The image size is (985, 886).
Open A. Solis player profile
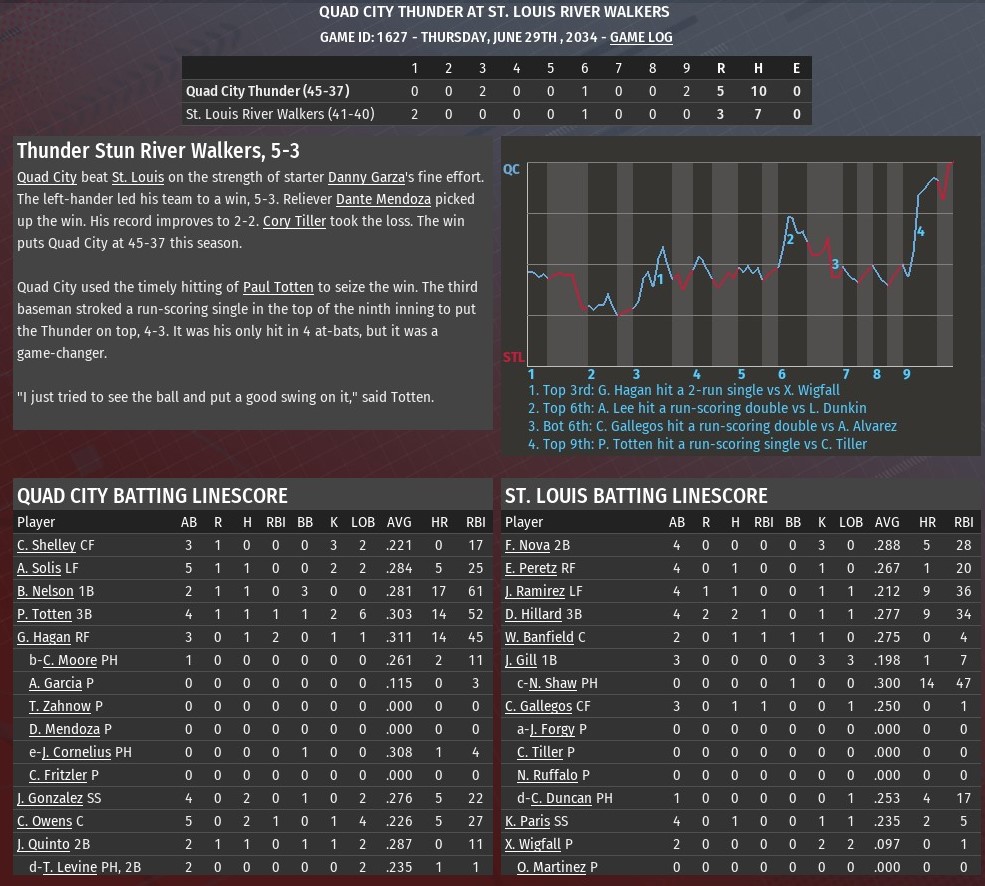click(39, 568)
